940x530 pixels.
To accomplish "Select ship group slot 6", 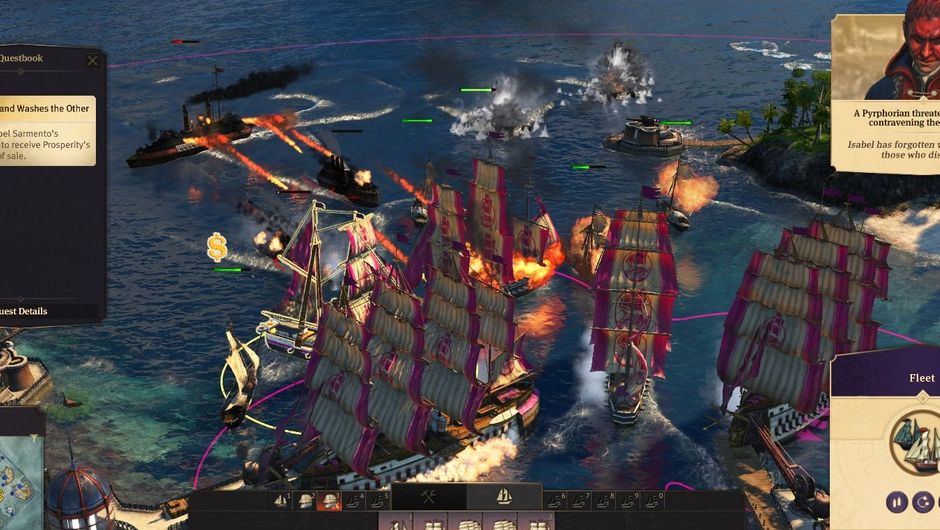I will 556,500.
